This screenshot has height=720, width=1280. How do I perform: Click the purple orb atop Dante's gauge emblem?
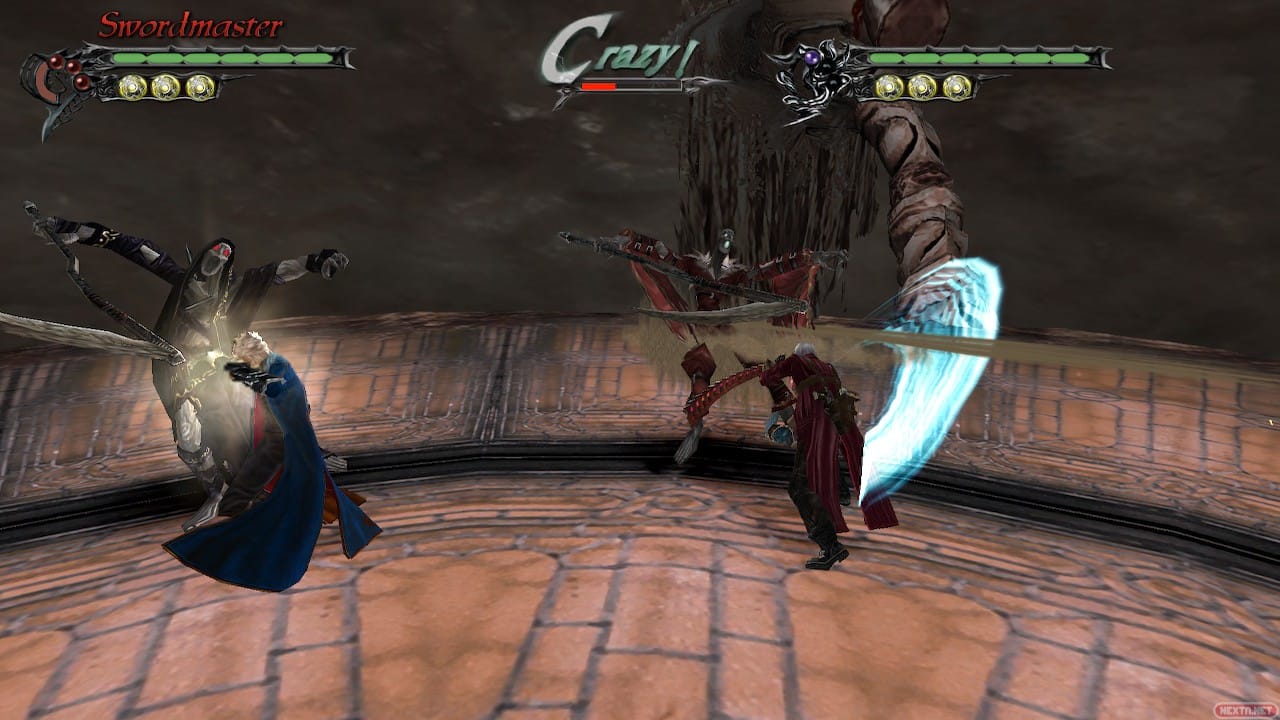click(x=812, y=59)
